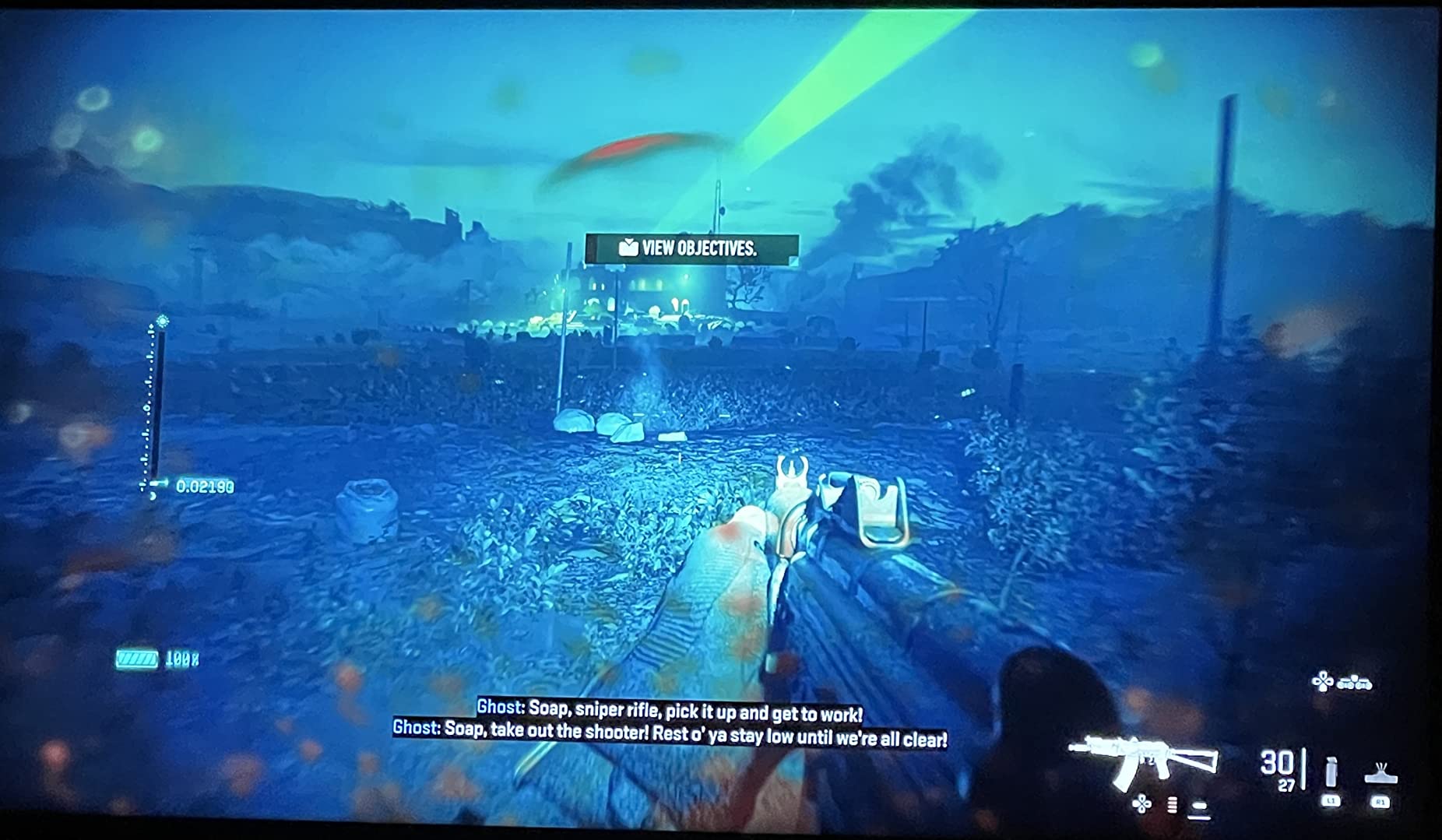The width and height of the screenshot is (1442, 840).
Task: Select the AK-74u weapon icon
Action: coord(1141,761)
